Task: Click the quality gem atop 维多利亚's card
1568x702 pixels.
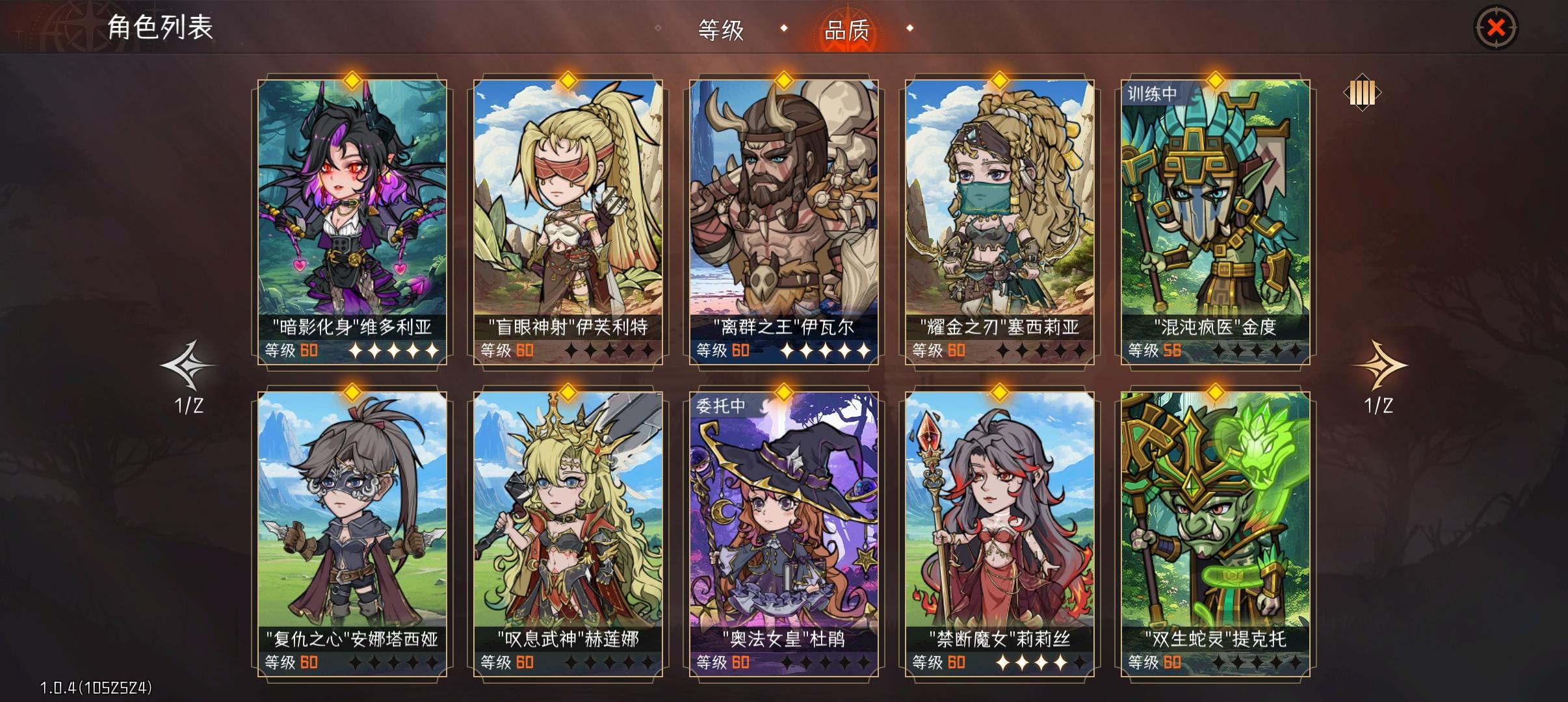Action: (x=352, y=81)
